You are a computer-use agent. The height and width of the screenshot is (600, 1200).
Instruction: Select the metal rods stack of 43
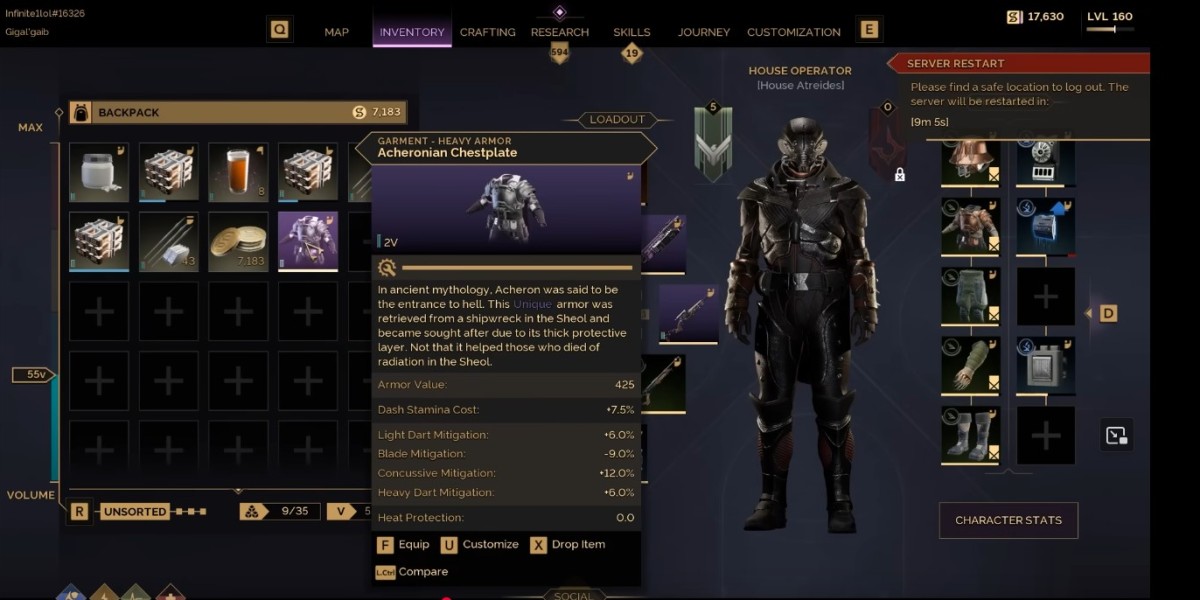[x=168, y=241]
